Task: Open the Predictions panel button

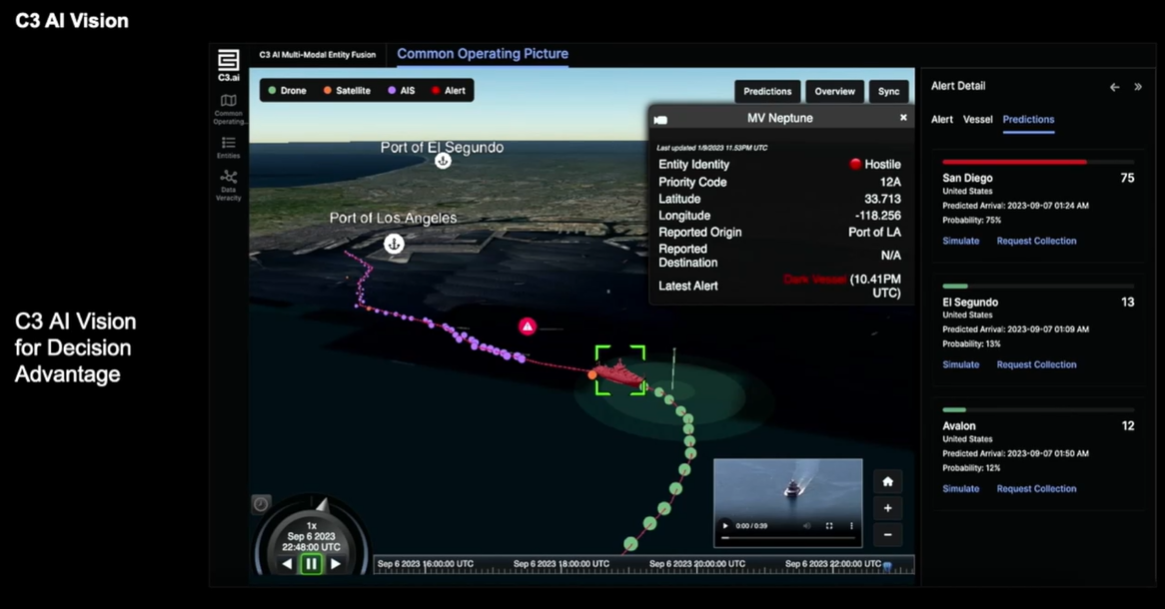Action: (x=767, y=91)
